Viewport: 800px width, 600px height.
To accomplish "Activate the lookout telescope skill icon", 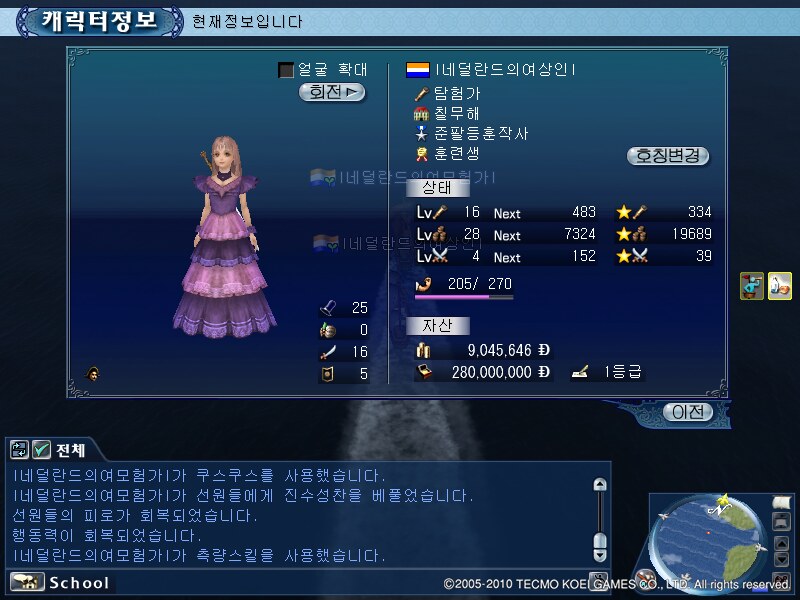I will [752, 286].
